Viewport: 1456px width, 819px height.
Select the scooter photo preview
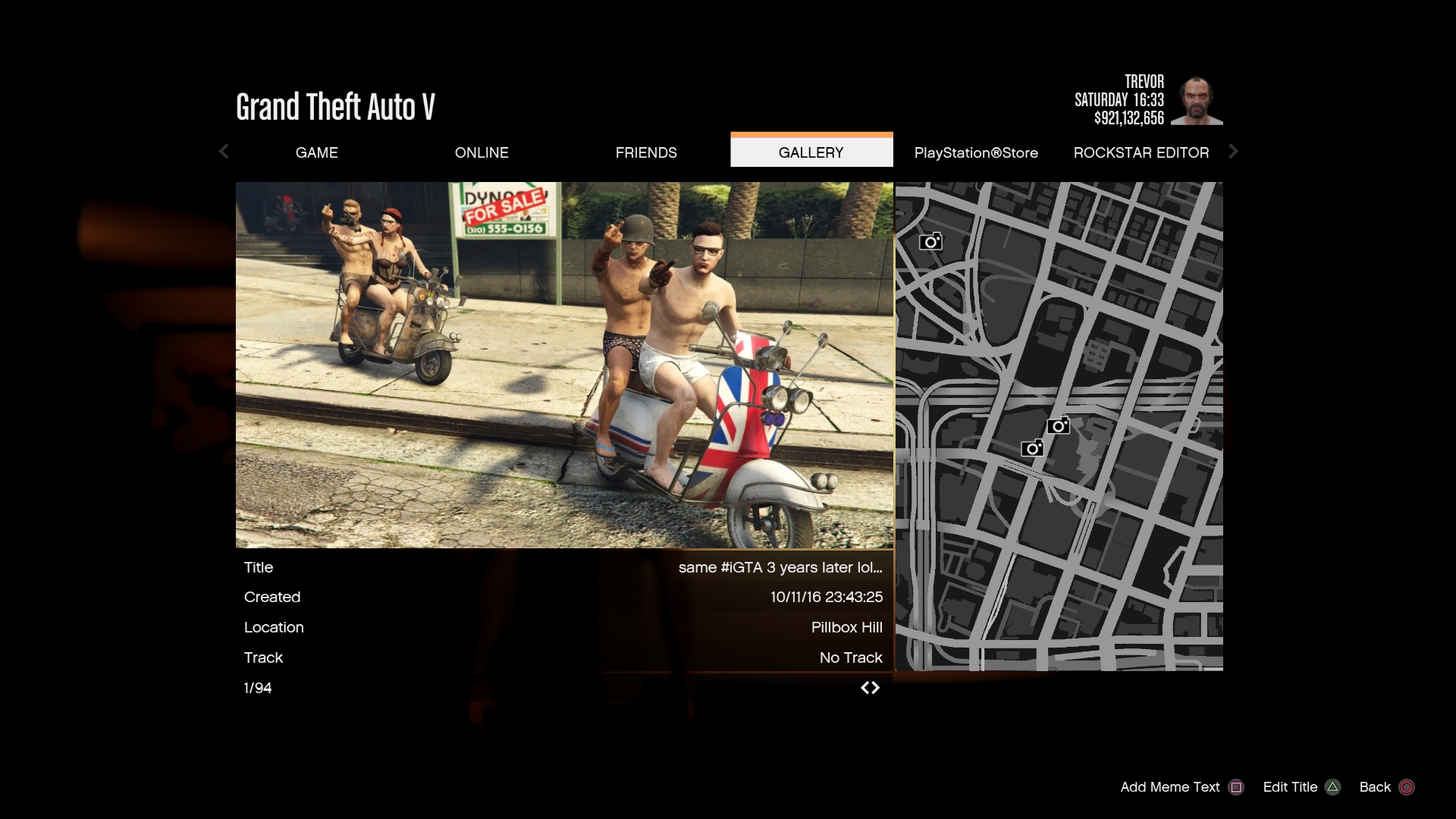coord(564,365)
